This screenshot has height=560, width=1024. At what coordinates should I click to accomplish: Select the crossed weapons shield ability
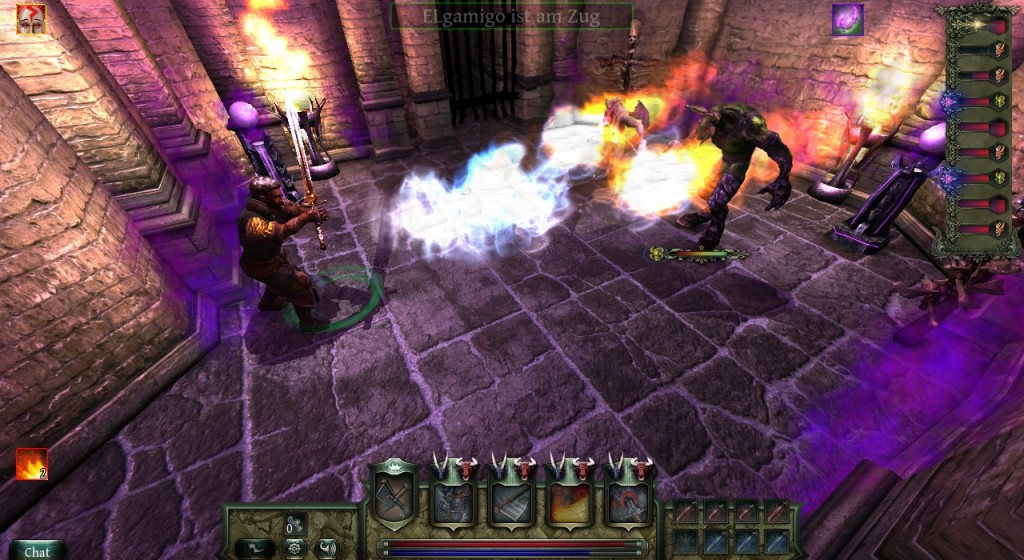pyautogui.click(x=394, y=496)
